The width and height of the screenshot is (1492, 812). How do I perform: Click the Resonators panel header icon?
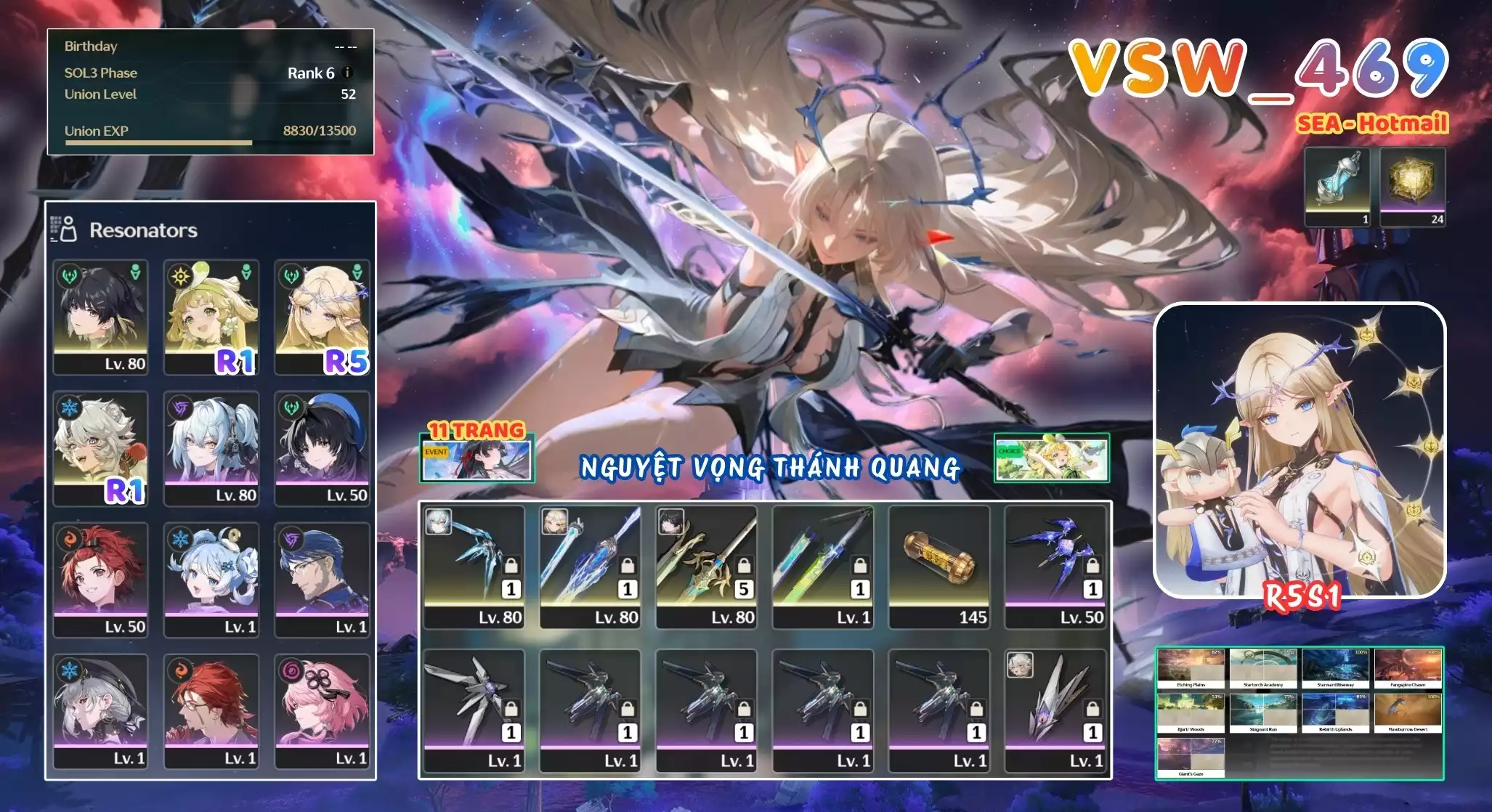(x=64, y=230)
